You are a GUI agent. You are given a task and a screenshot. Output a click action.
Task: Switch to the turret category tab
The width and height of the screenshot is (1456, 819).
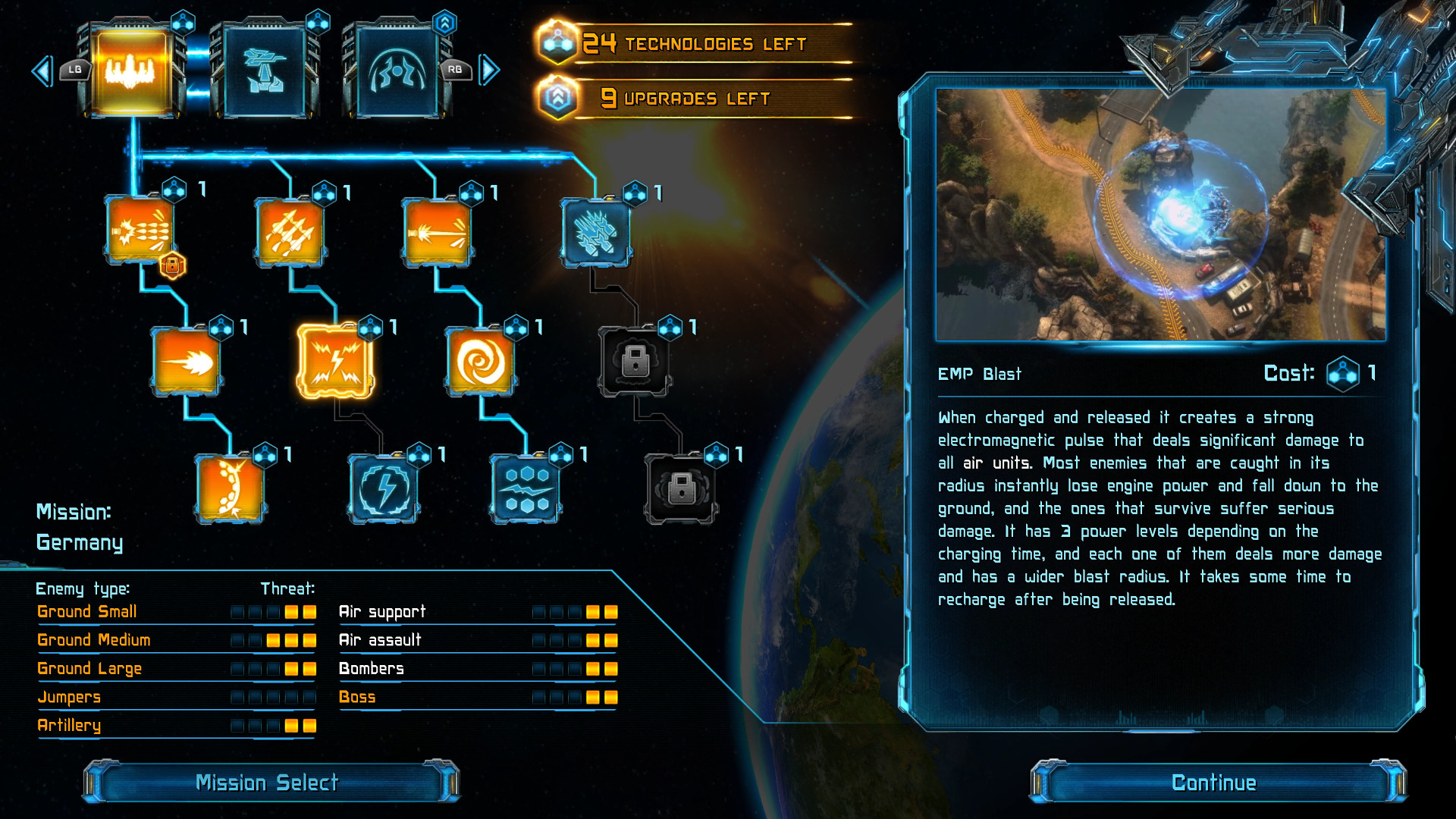tap(262, 72)
